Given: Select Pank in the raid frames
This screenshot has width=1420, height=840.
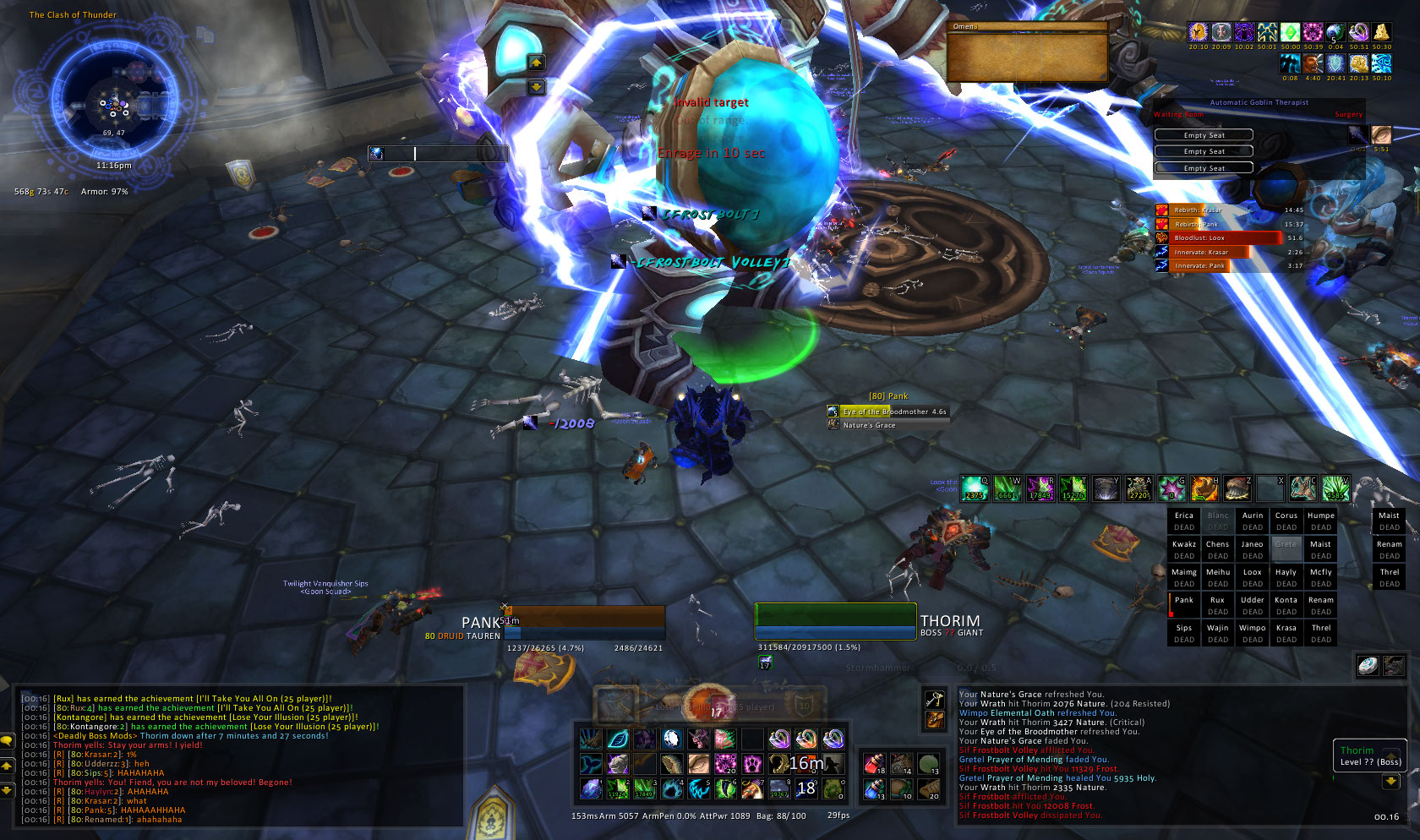Looking at the screenshot, I should [x=1184, y=605].
